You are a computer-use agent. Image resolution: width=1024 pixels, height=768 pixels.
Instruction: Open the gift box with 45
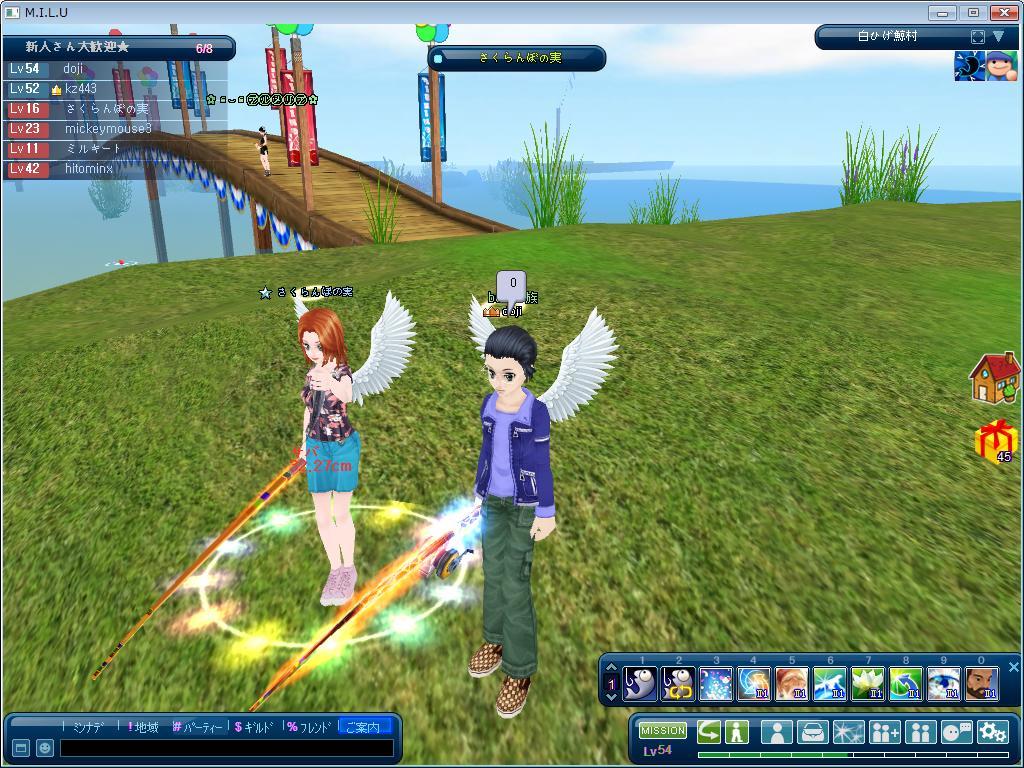996,442
